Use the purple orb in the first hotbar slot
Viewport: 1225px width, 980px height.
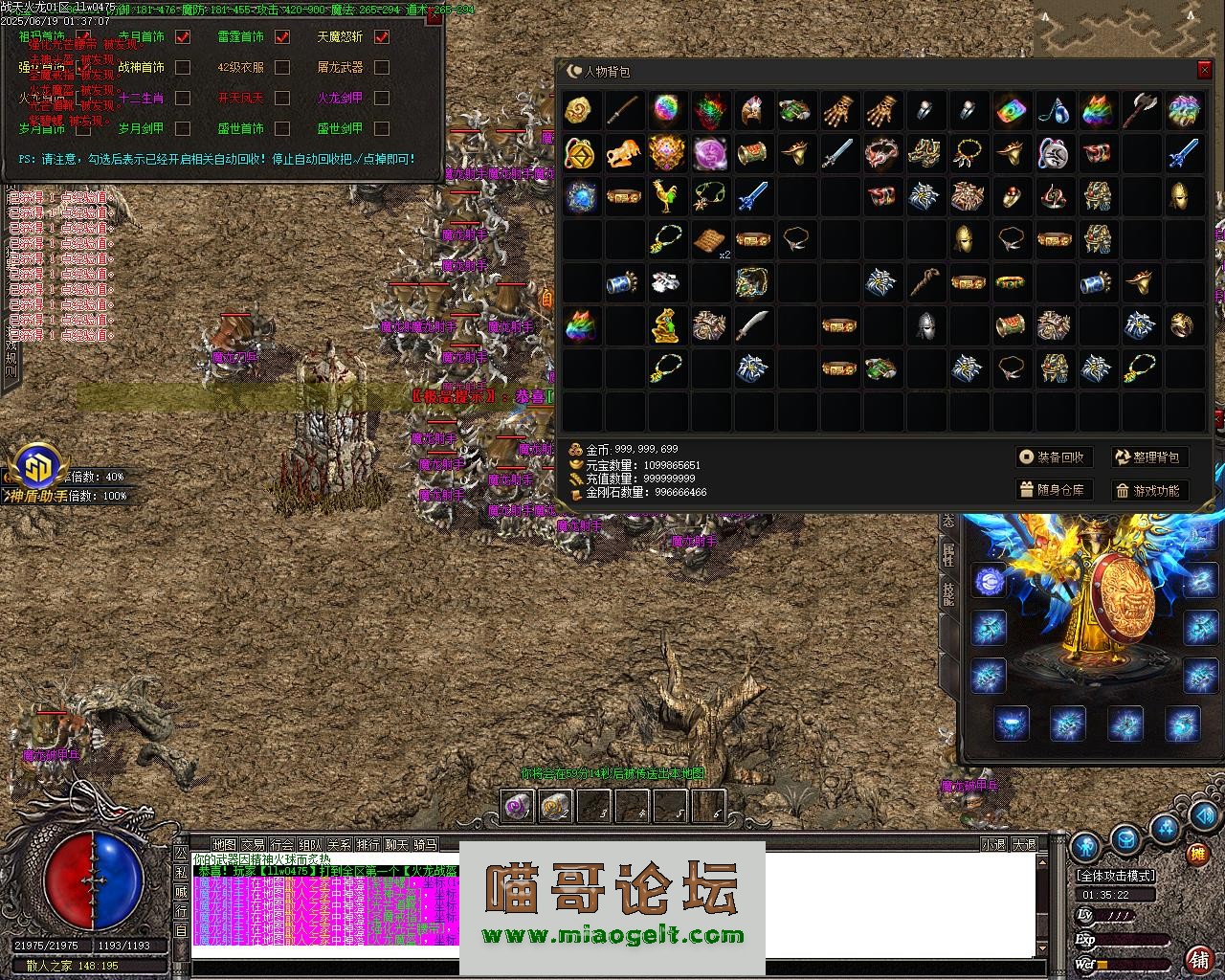(518, 807)
